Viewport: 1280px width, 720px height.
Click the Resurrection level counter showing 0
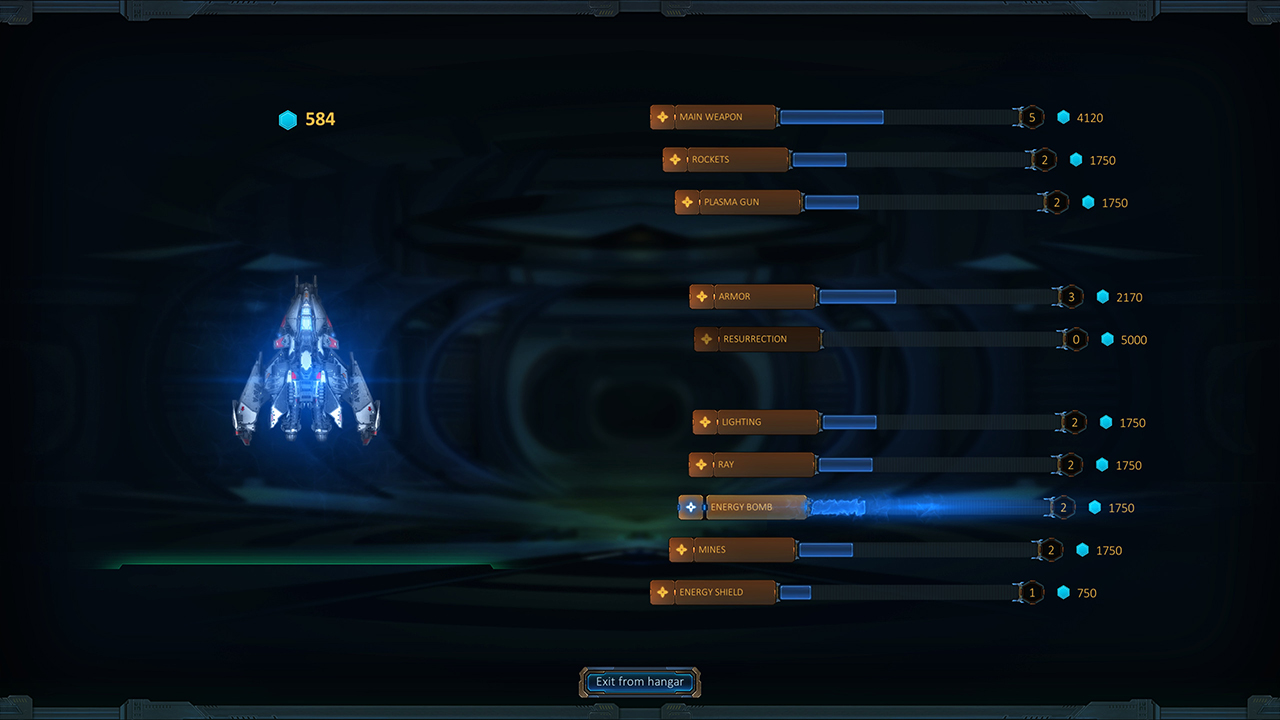pos(1075,339)
